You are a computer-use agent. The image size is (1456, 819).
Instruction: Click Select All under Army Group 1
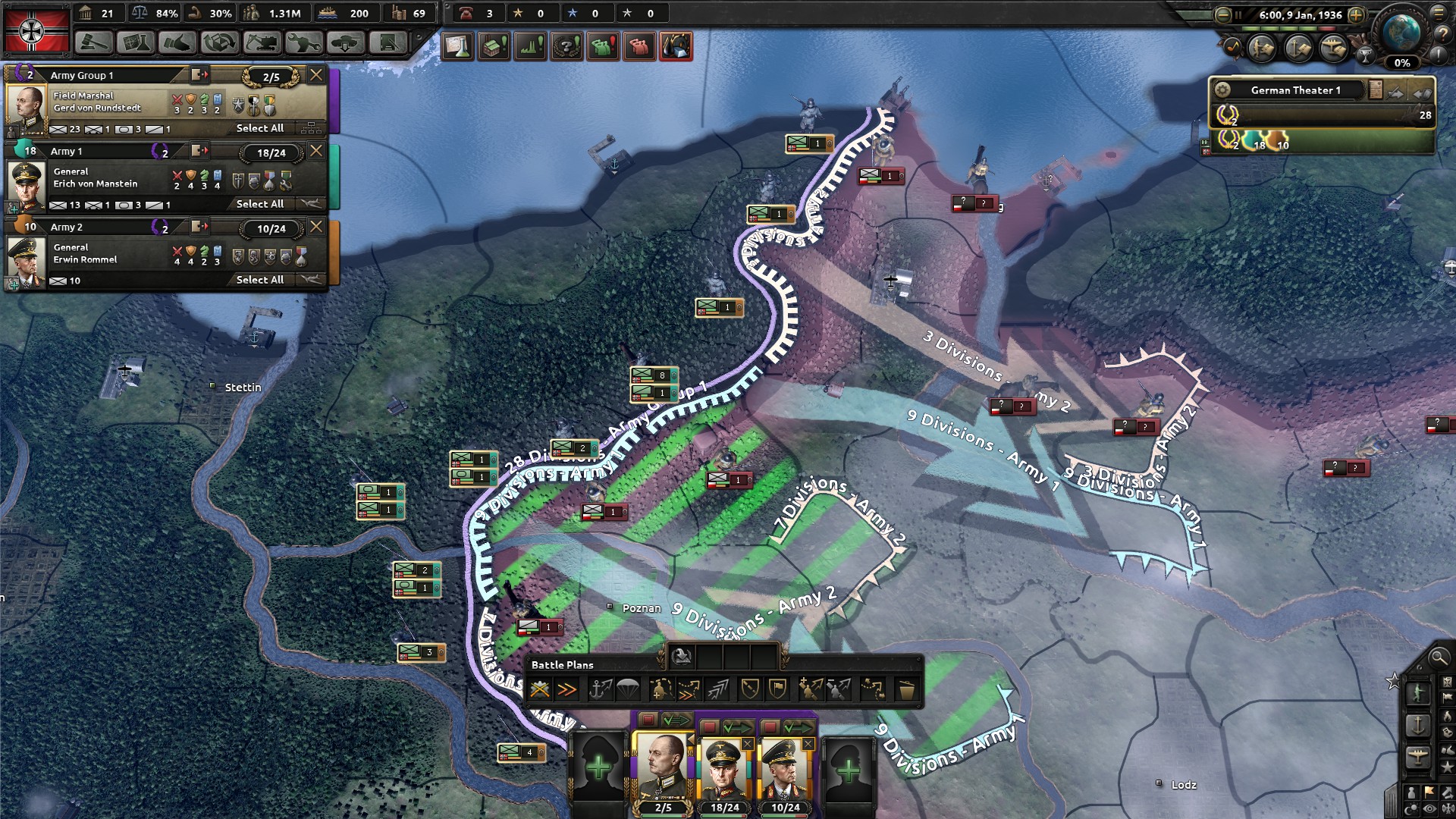[260, 128]
